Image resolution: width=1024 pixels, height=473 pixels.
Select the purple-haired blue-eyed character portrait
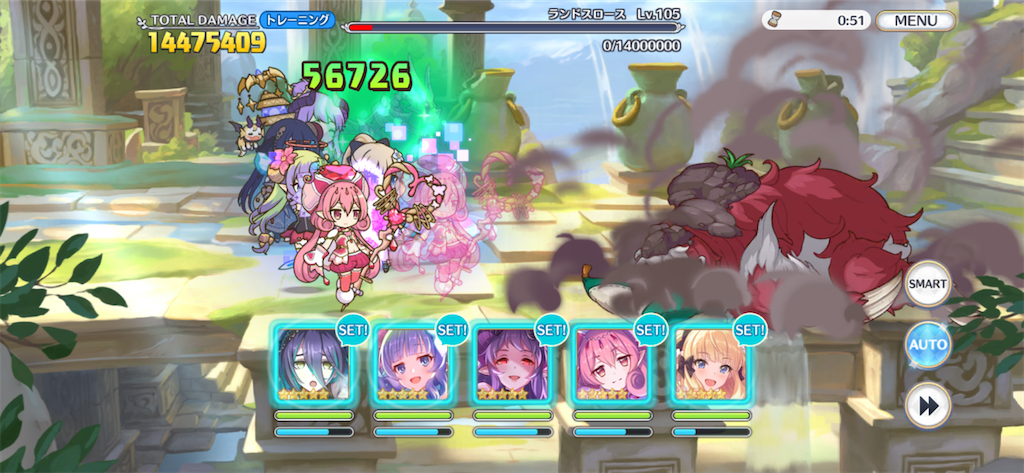click(x=412, y=363)
